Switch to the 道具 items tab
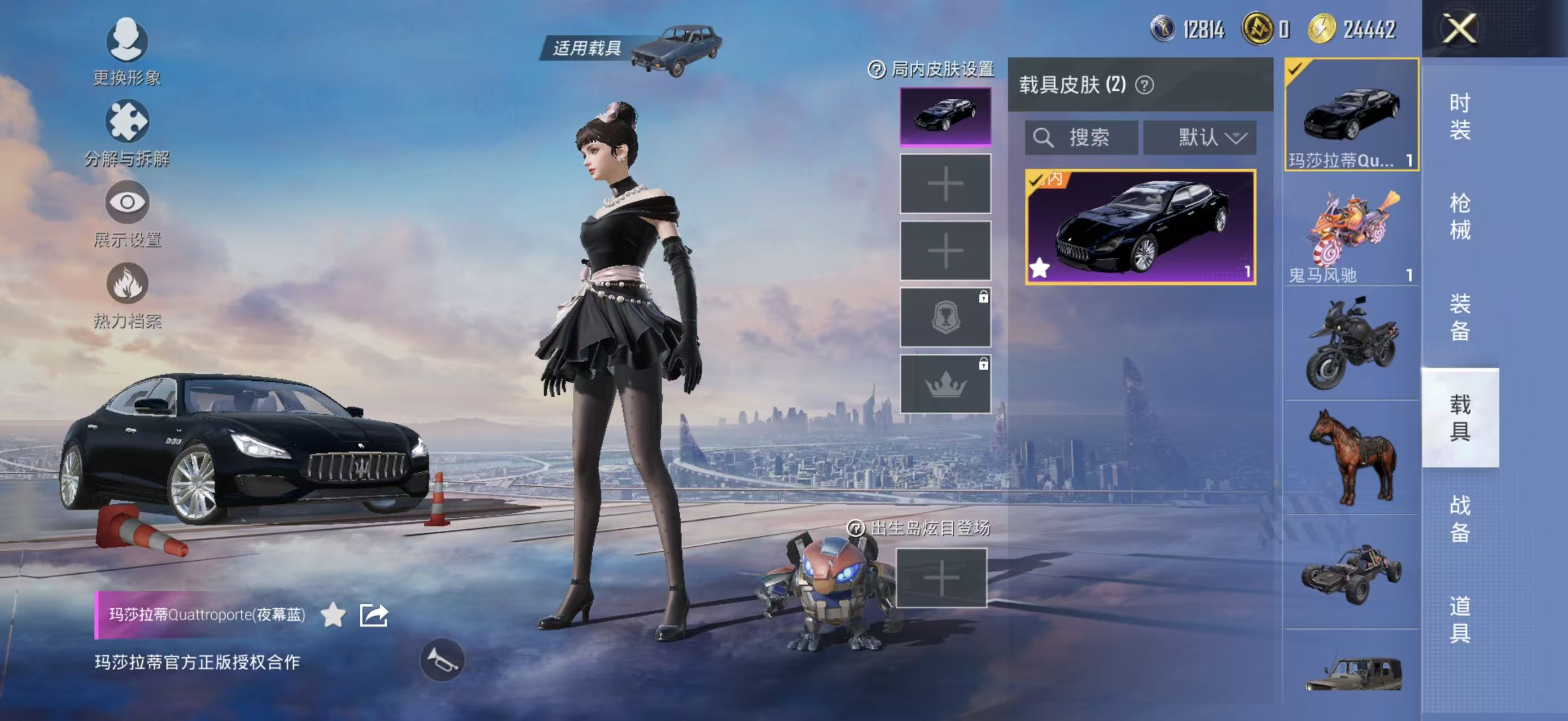 click(x=1459, y=619)
